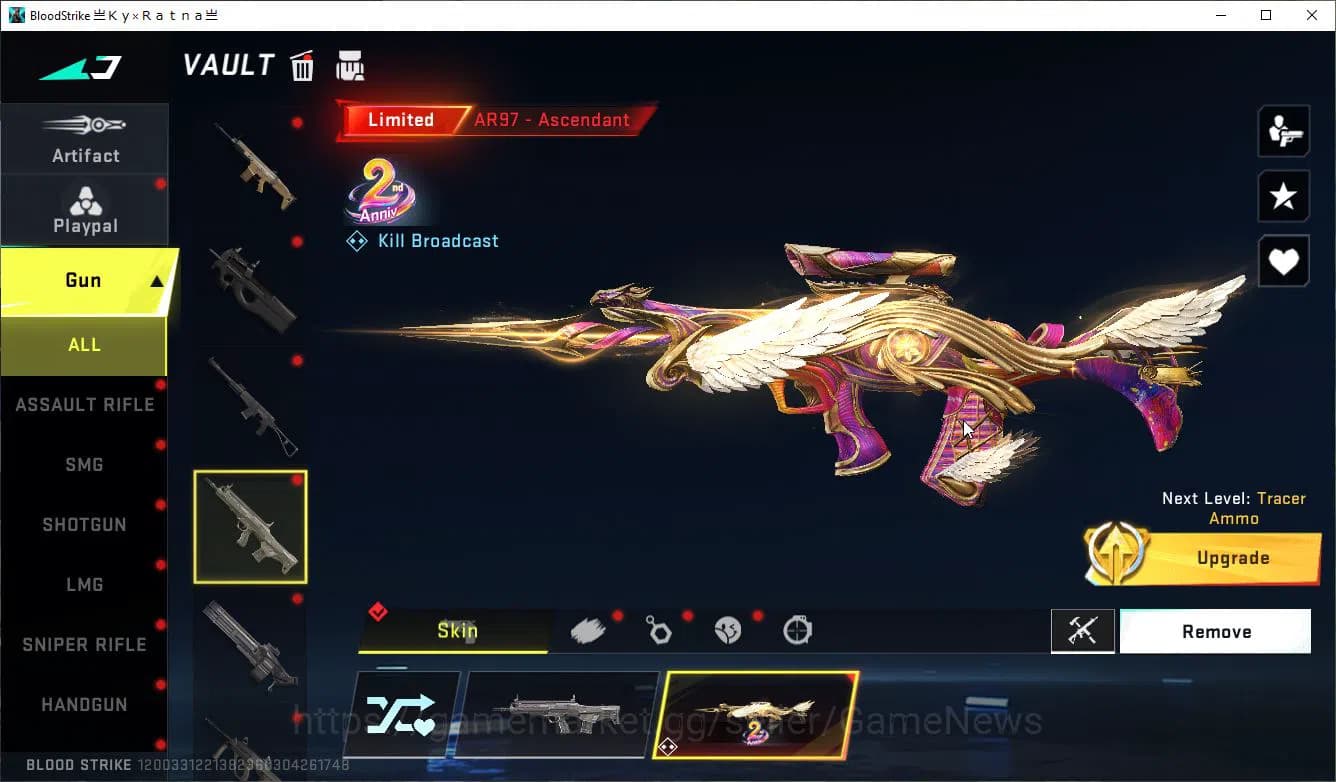Open the Kill Broadcast details
The height and width of the screenshot is (782, 1336).
421,240
